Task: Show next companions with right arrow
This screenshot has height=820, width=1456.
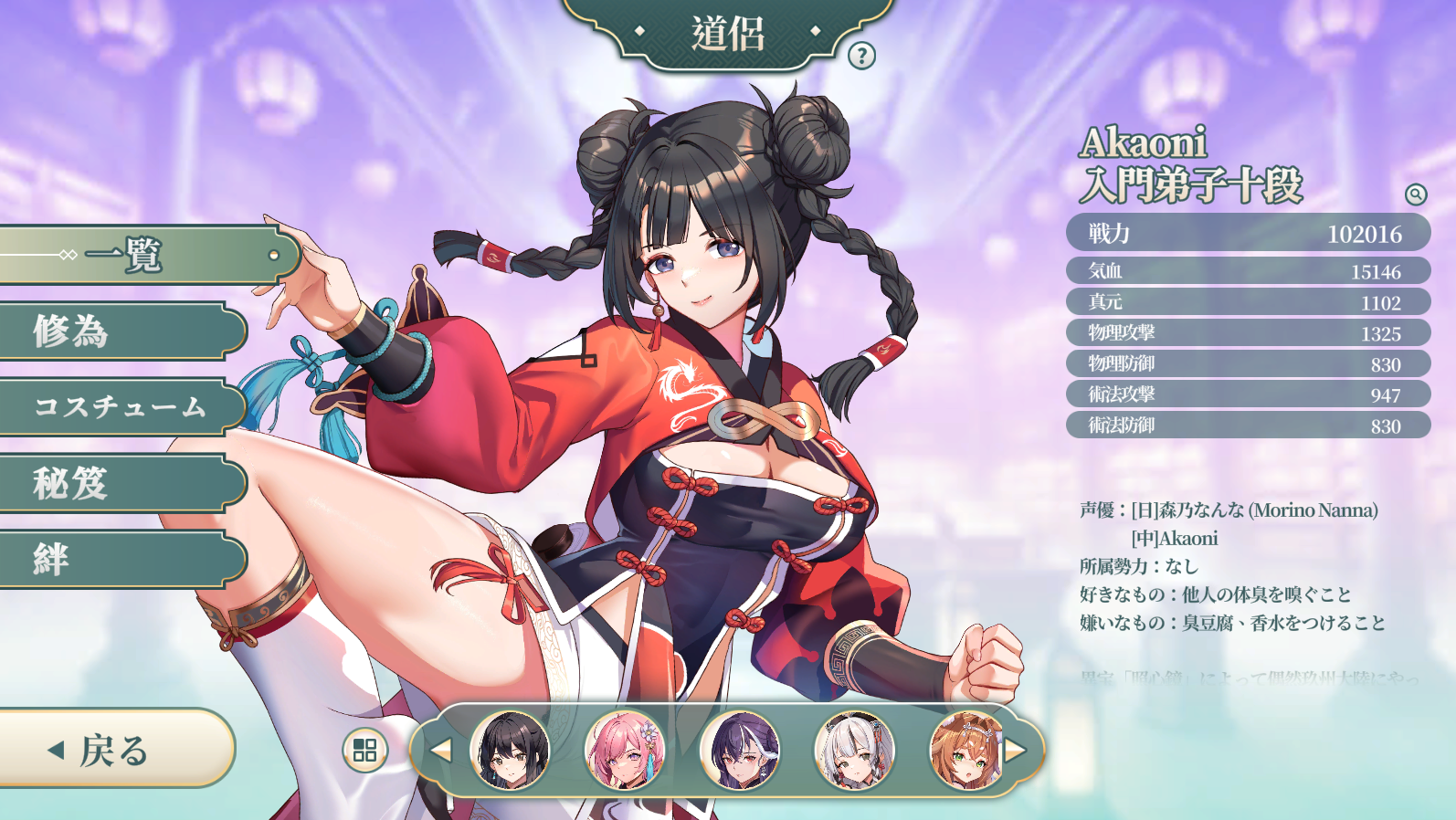Action: click(1015, 751)
